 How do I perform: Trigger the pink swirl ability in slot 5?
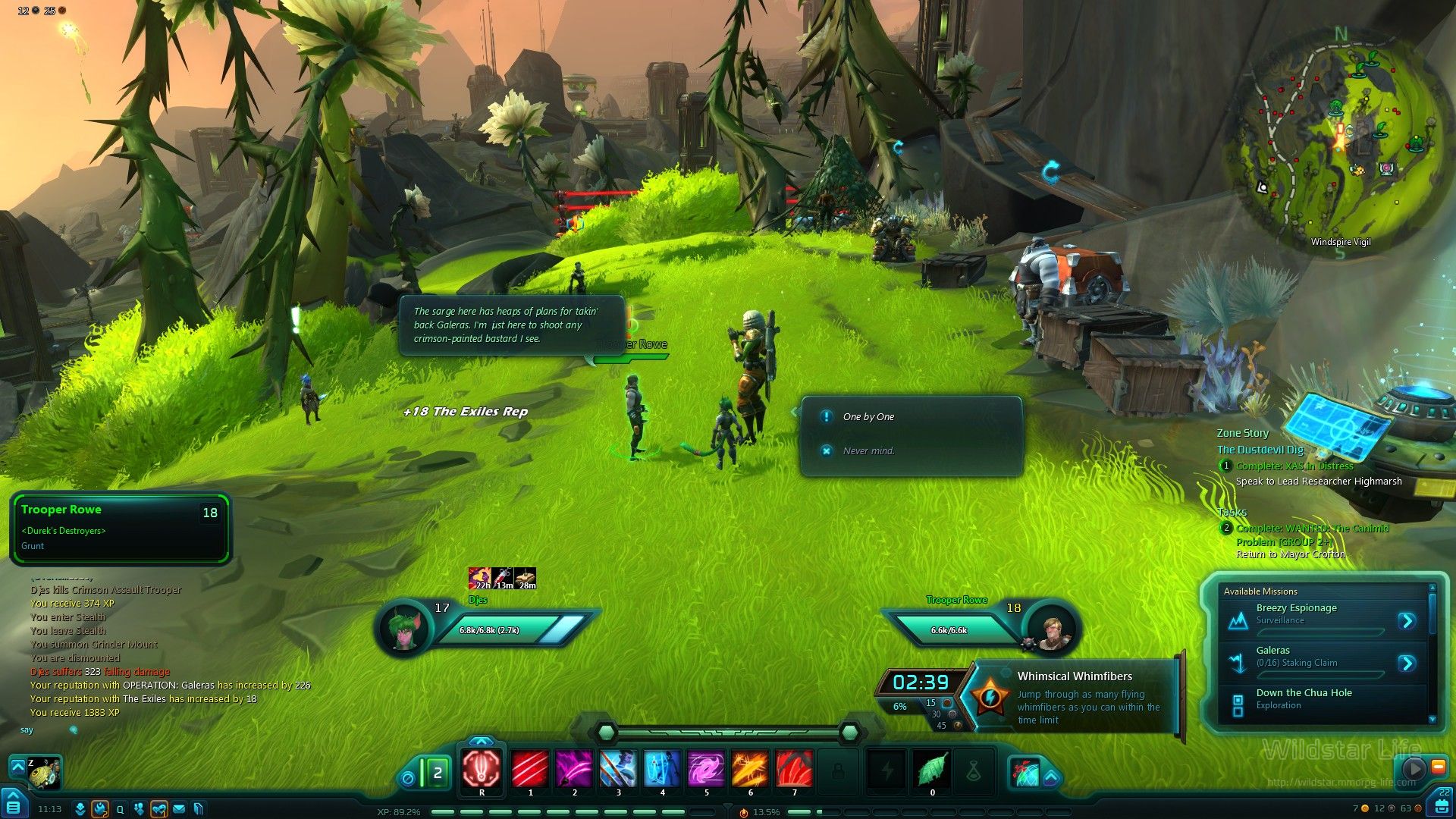[706, 769]
